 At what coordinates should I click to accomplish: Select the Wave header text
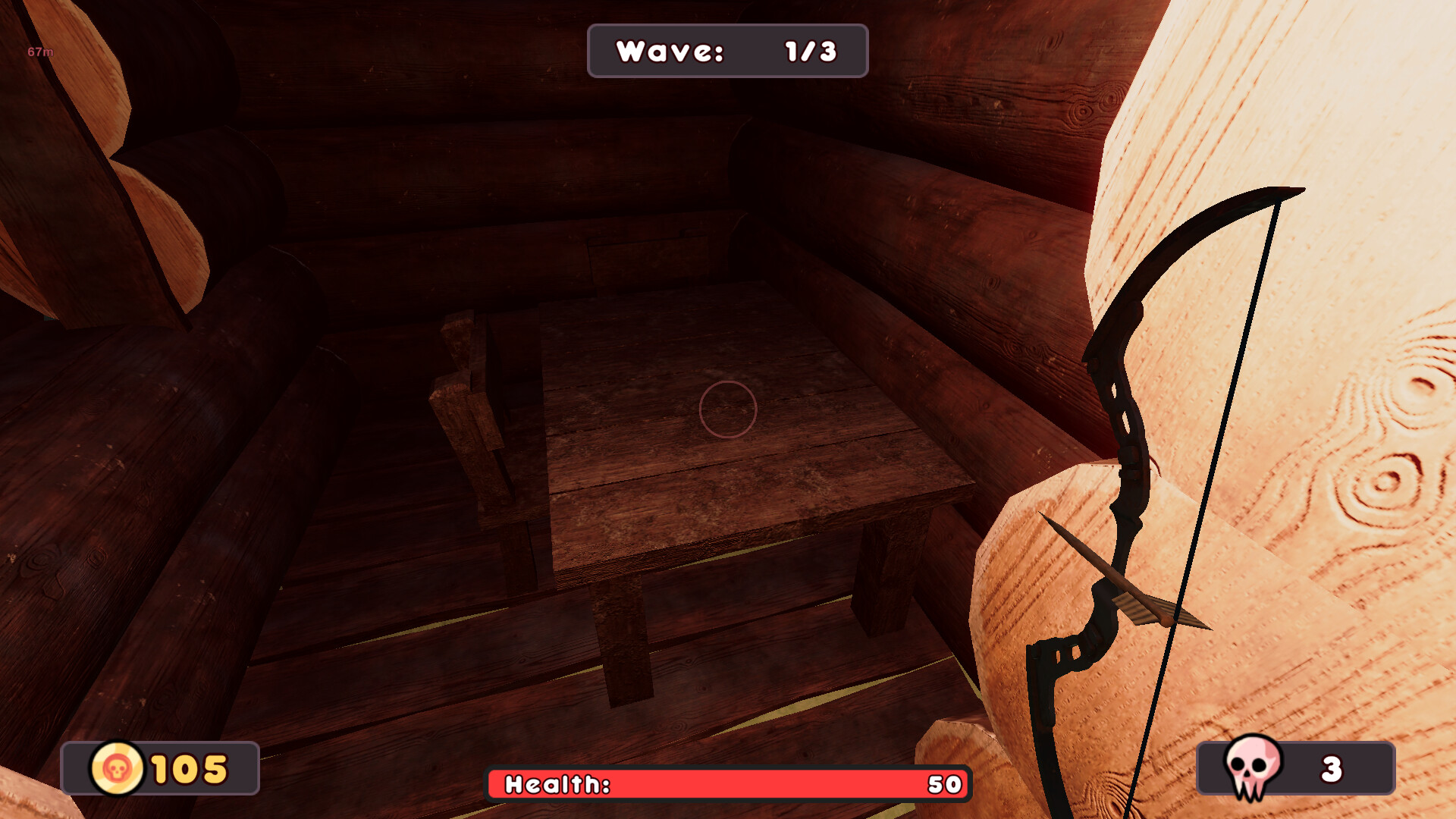click(671, 50)
